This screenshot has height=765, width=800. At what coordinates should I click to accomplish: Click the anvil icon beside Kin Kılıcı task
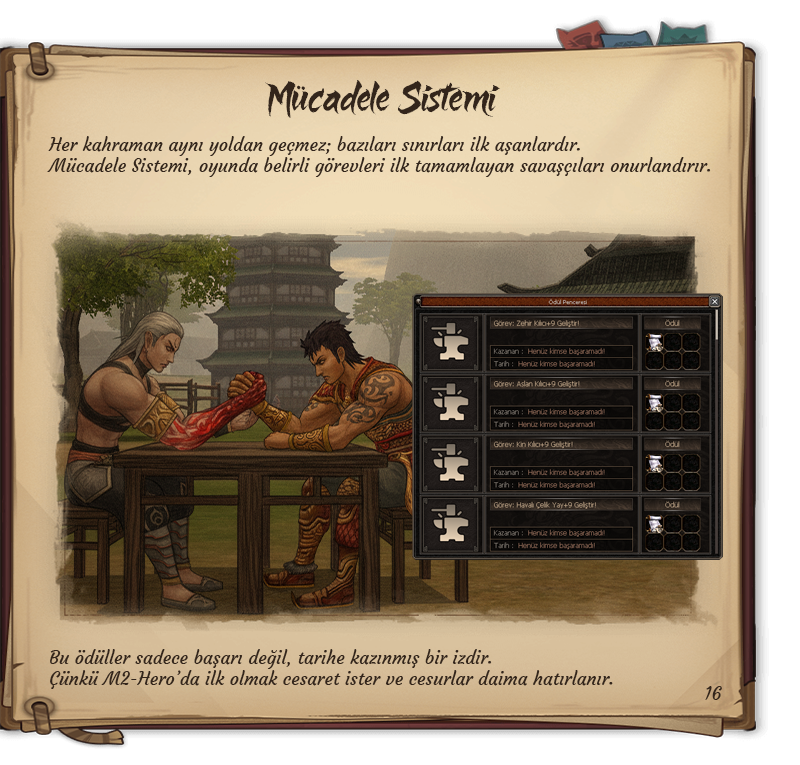[449, 464]
